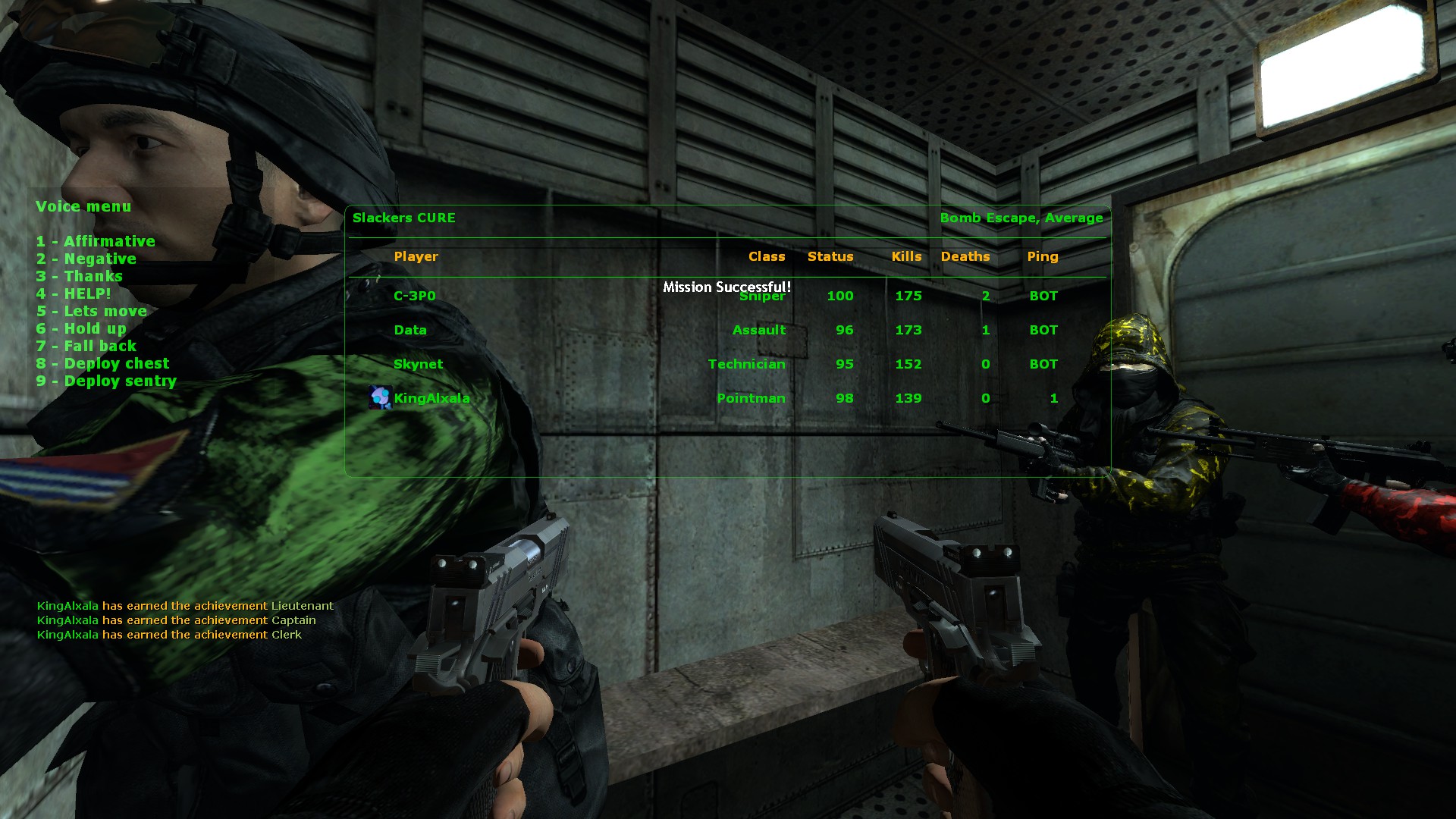
Task: Click the Ping column header
Action: 1042,256
